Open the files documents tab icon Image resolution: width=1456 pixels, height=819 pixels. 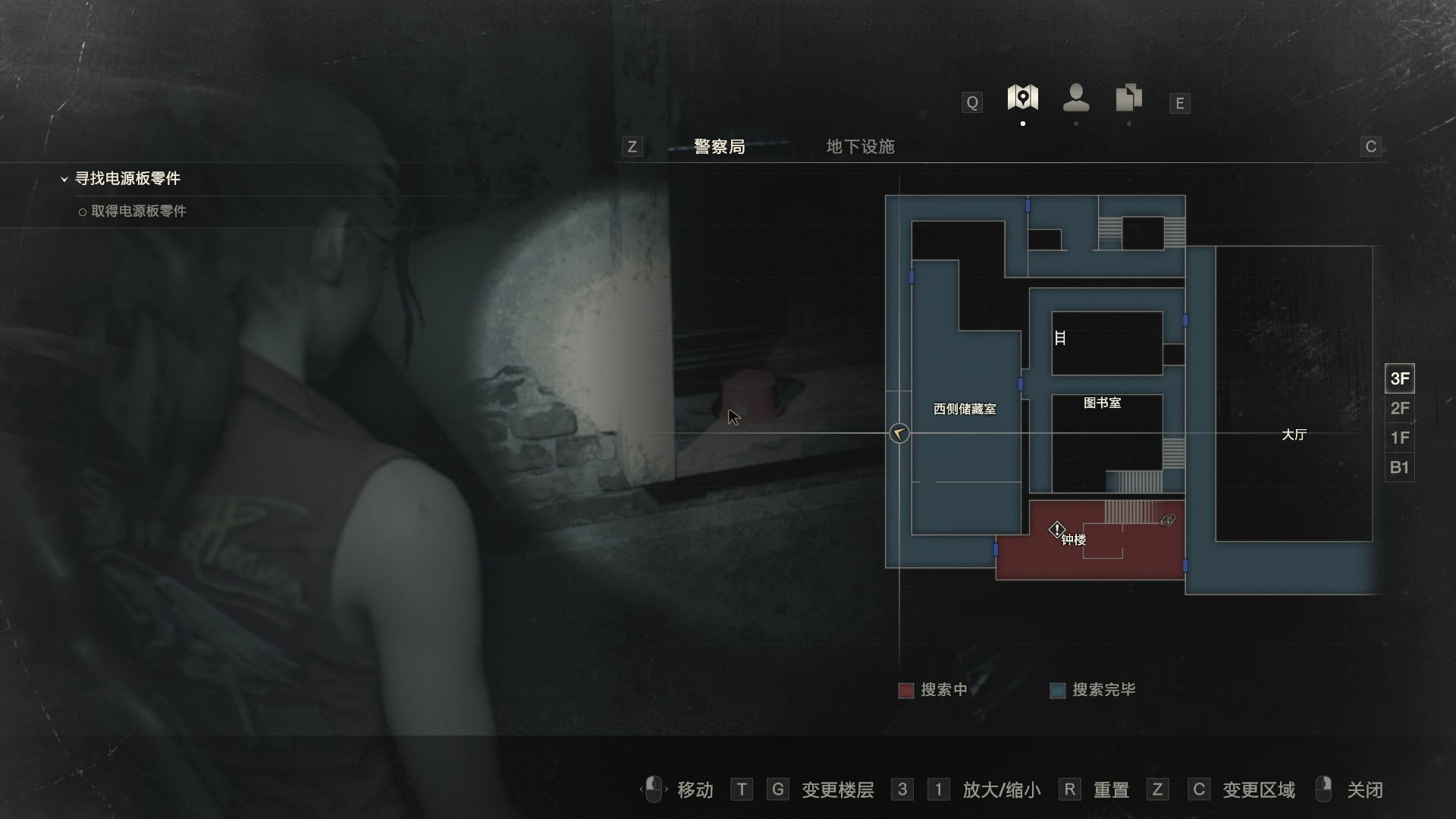1129,98
